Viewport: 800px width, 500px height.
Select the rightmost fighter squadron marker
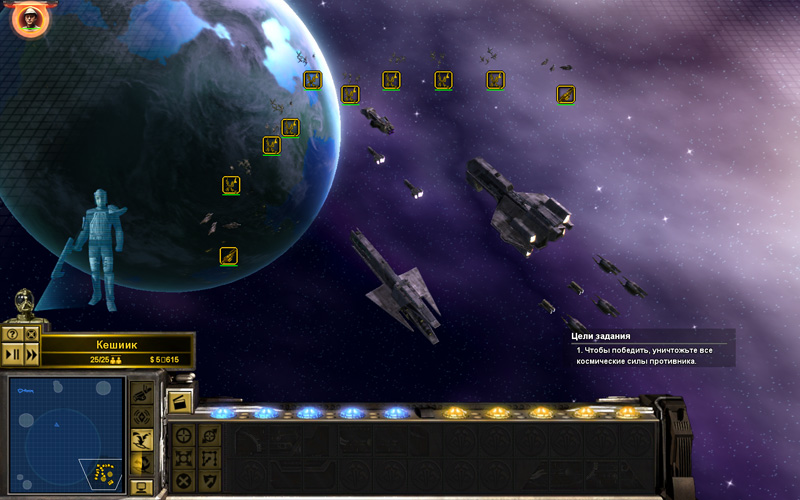pyautogui.click(x=566, y=94)
